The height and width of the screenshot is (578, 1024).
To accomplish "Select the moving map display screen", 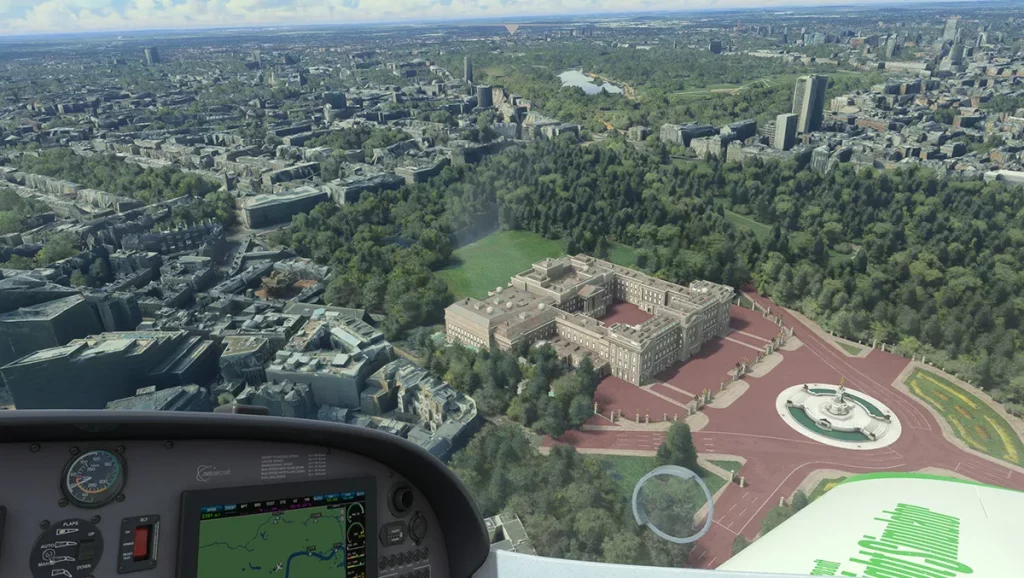I will coord(270,542).
